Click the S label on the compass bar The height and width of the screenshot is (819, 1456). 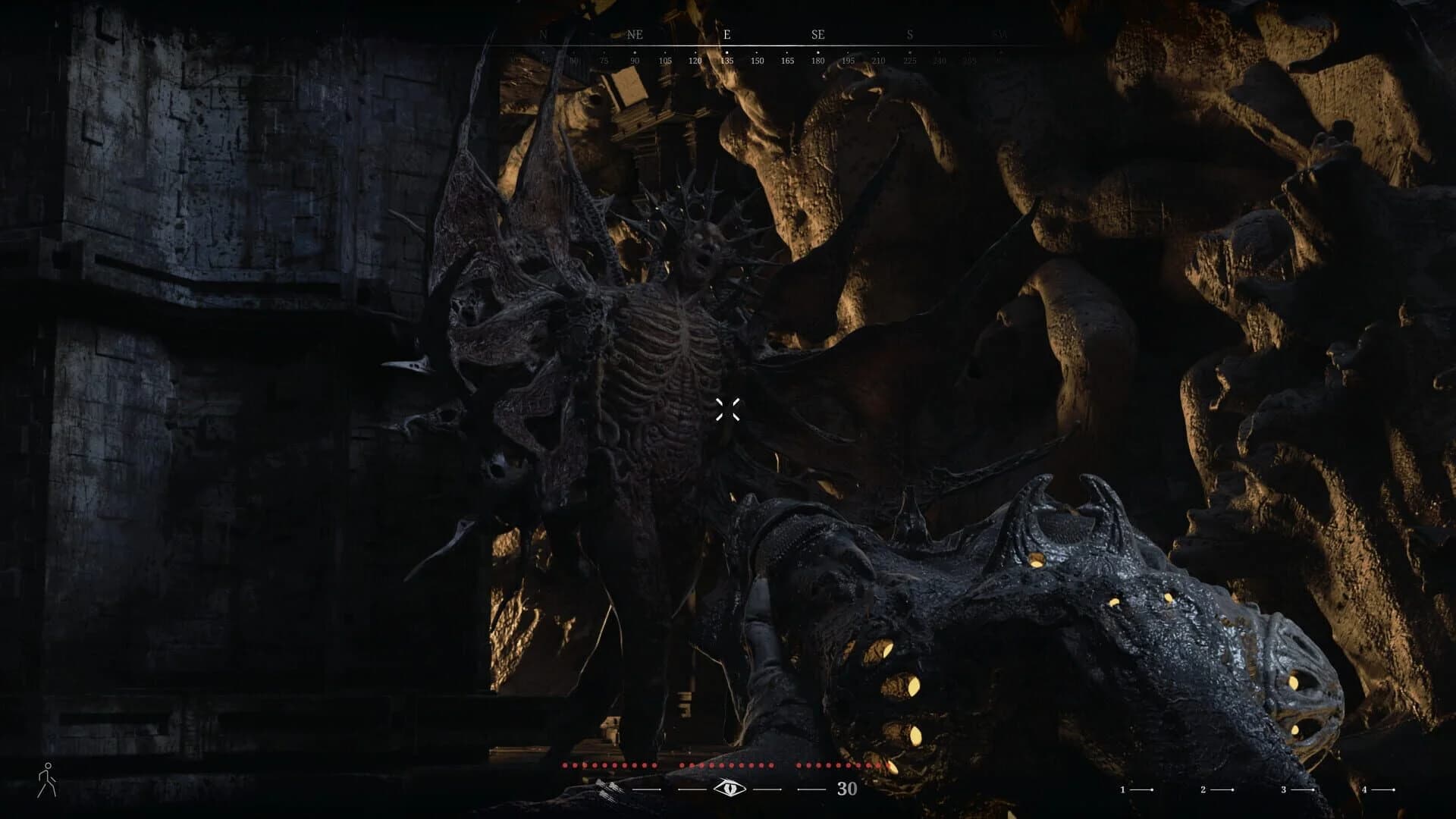[910, 33]
